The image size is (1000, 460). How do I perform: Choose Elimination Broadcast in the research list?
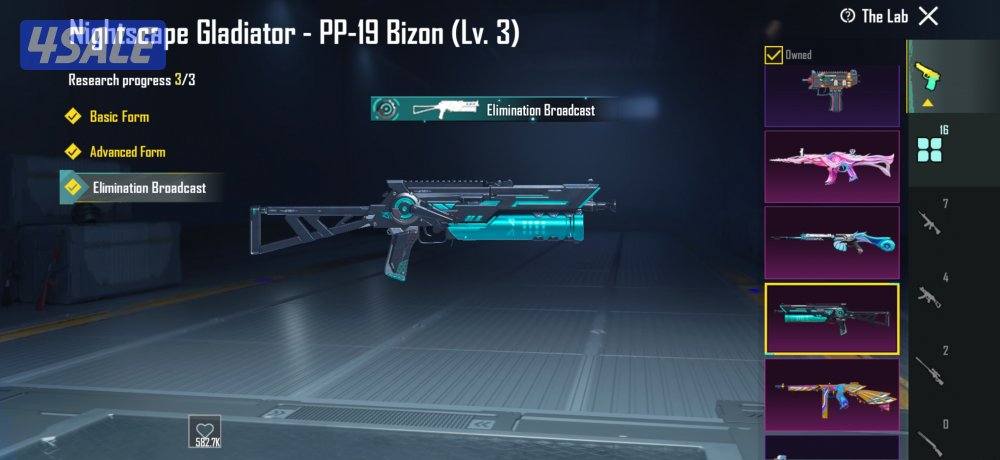click(x=148, y=187)
